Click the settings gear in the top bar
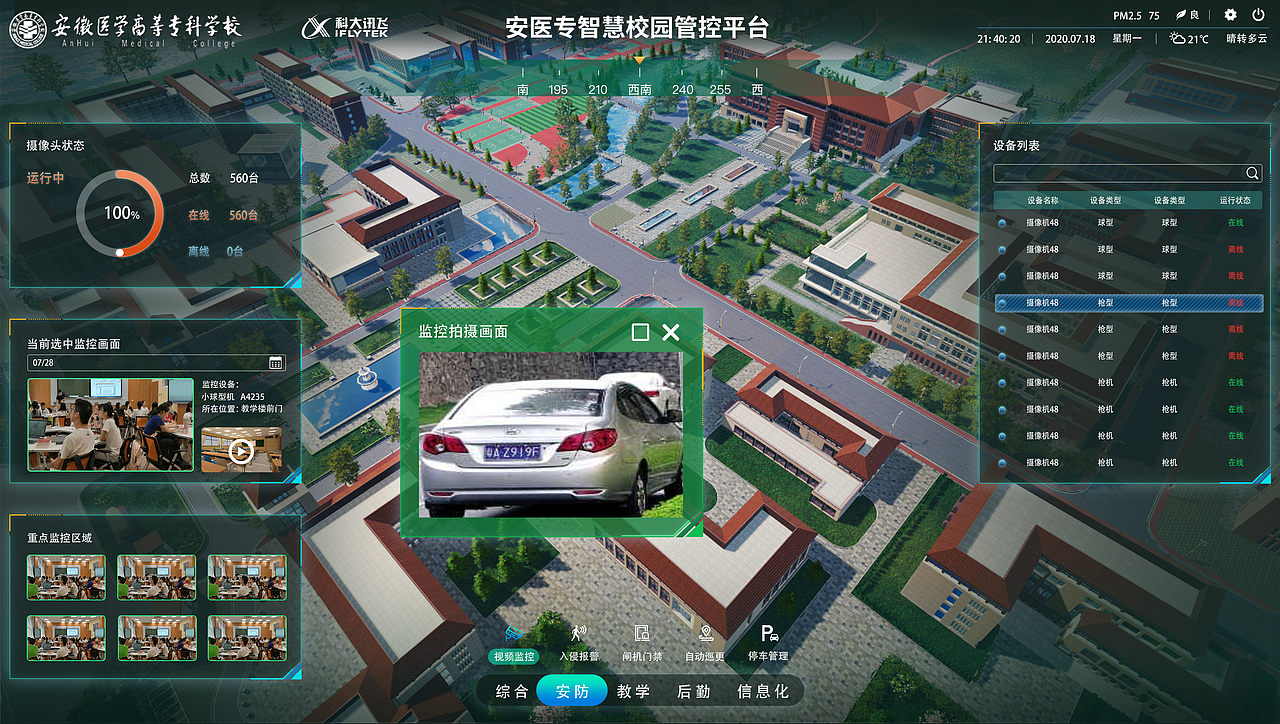 click(1229, 15)
